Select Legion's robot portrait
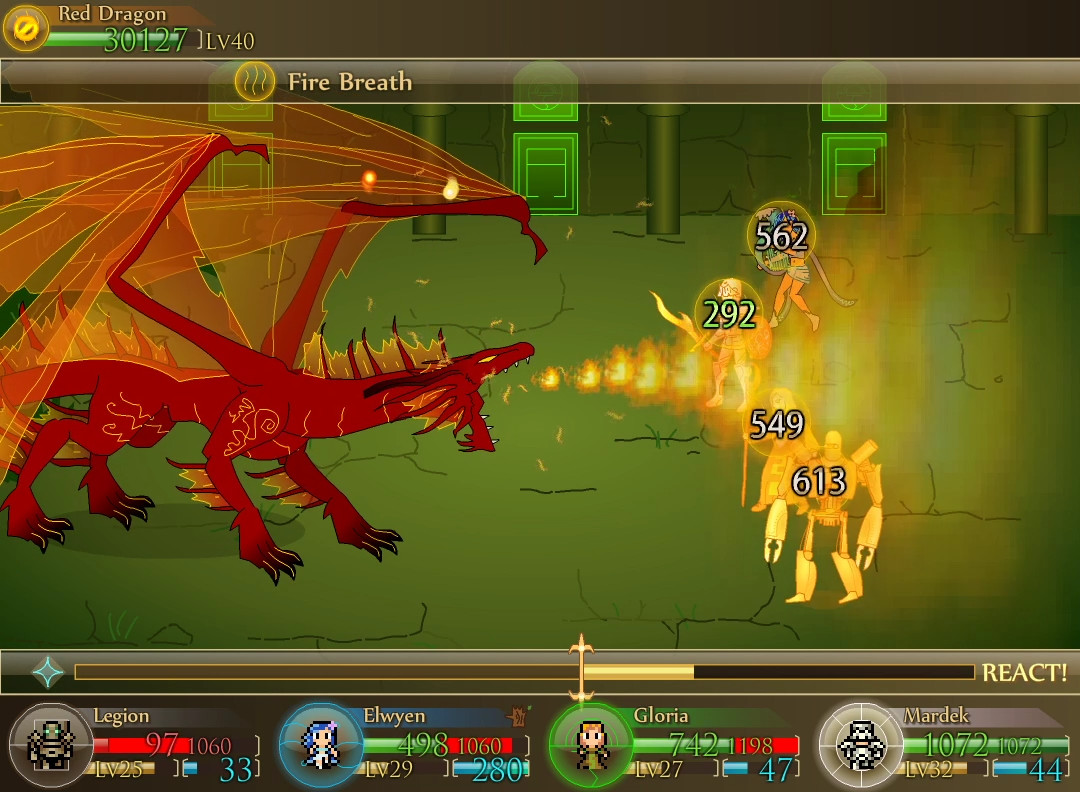 (x=51, y=745)
